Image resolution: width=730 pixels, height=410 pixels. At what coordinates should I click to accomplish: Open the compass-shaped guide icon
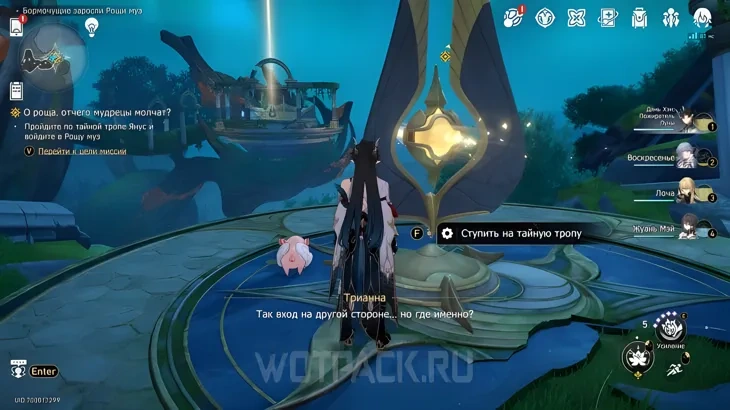pyautogui.click(x=545, y=17)
